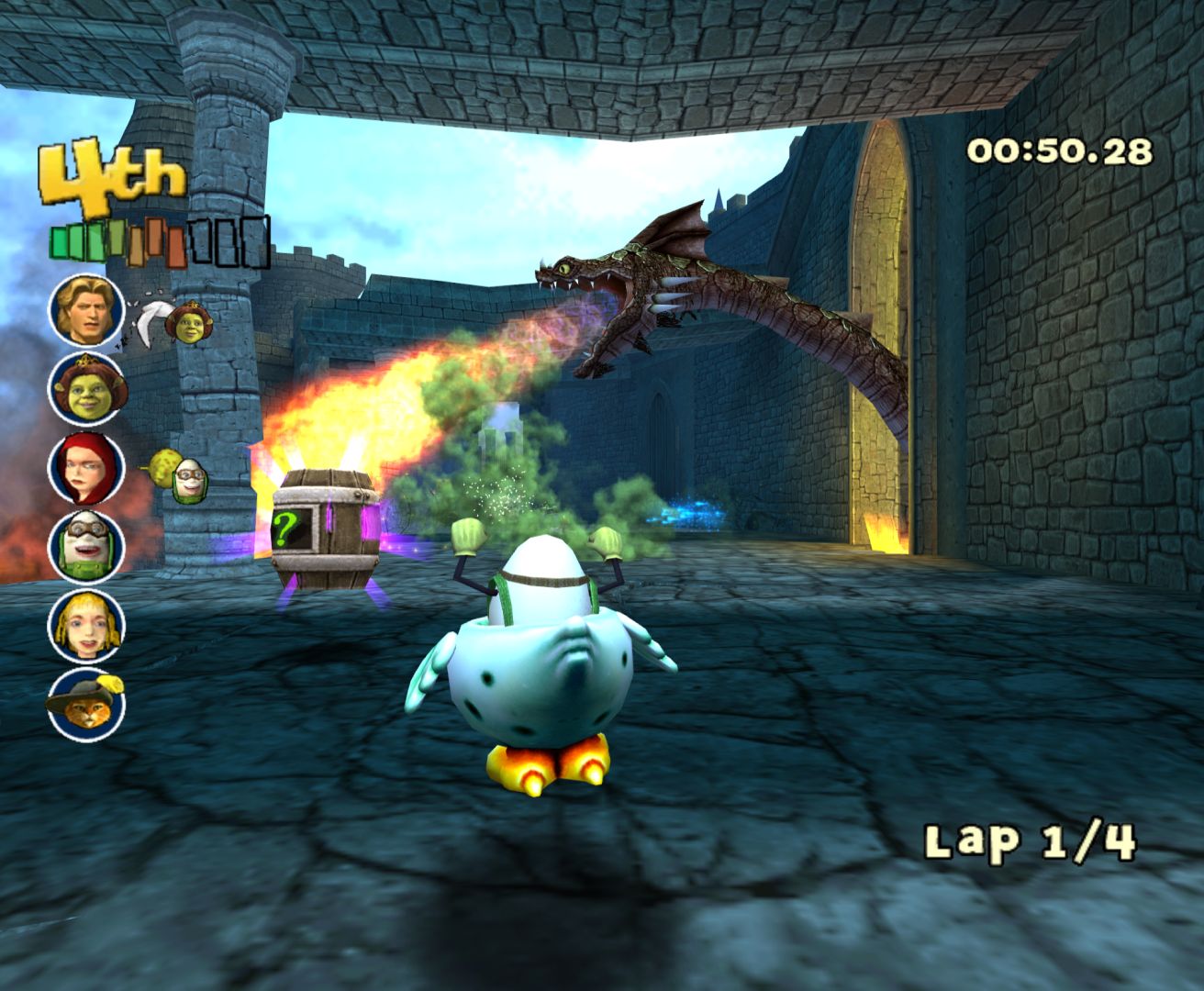Image resolution: width=1204 pixels, height=991 pixels.
Task: Click the small Fiona icon beside Prince Charming
Action: tap(189, 324)
